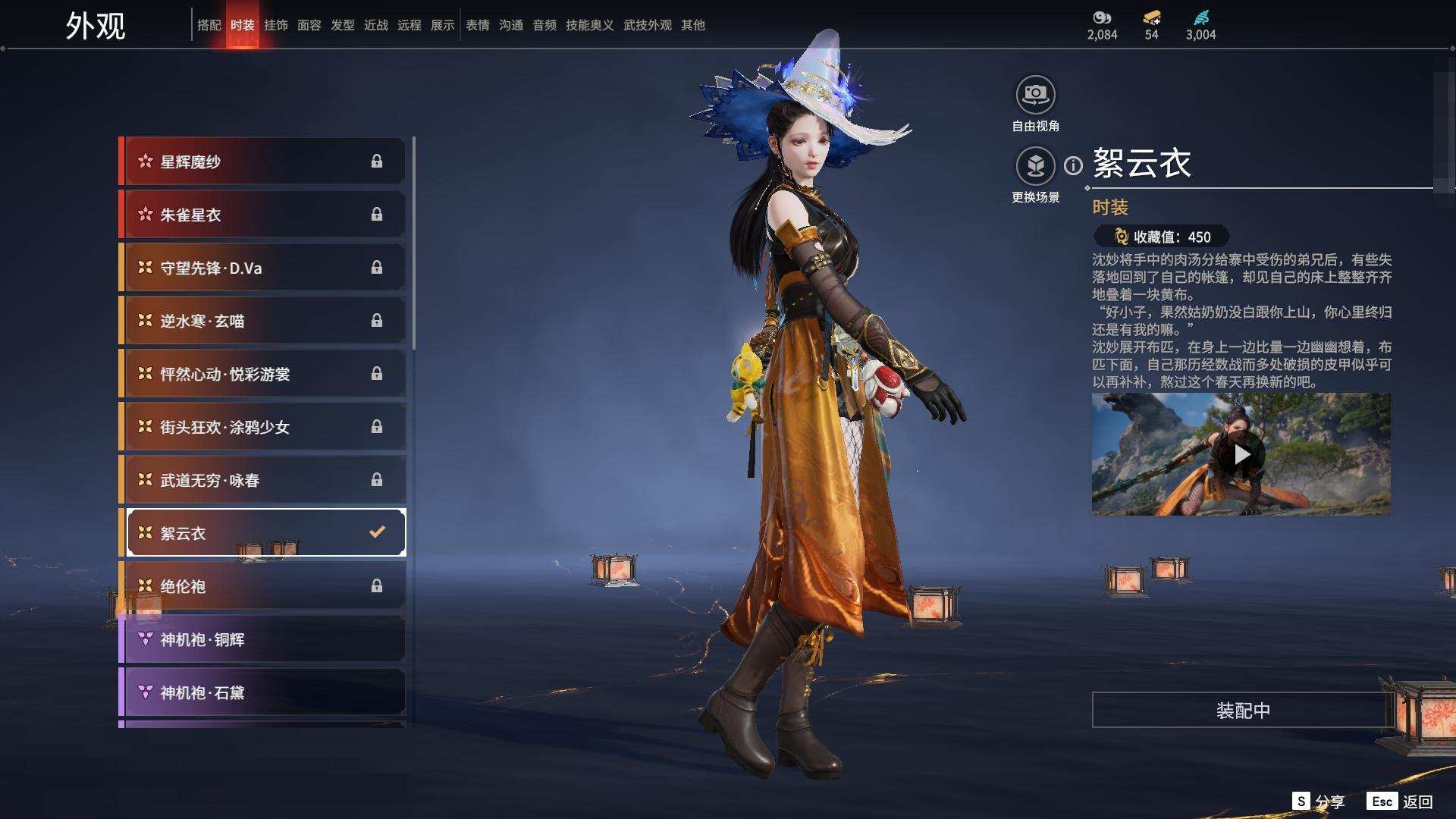The height and width of the screenshot is (819, 1456).
Task: Select the 发型 tab
Action: point(342,25)
